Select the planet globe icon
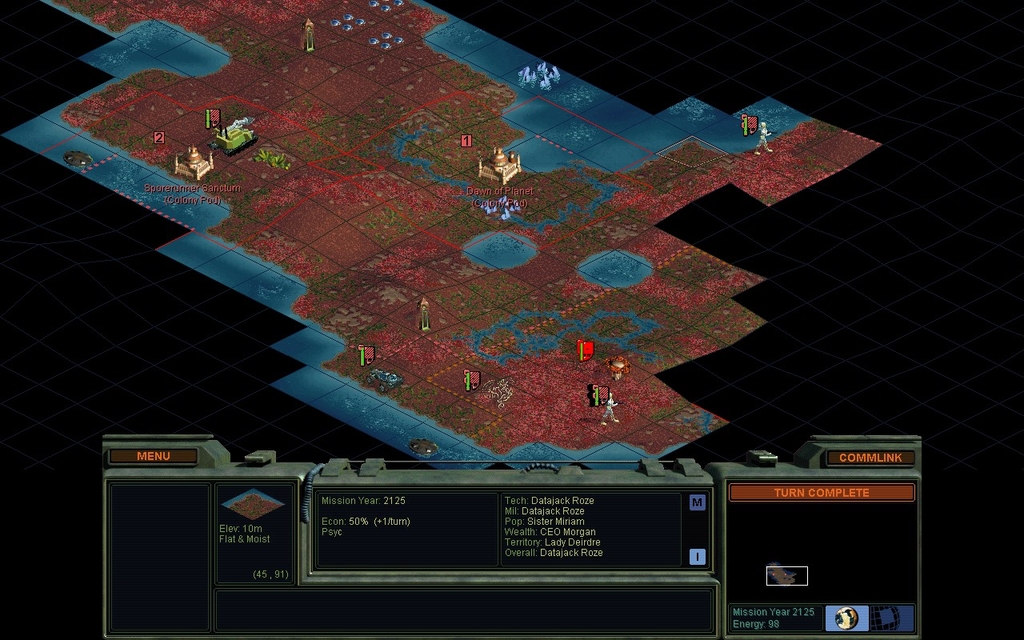The height and width of the screenshot is (640, 1024). tap(847, 617)
